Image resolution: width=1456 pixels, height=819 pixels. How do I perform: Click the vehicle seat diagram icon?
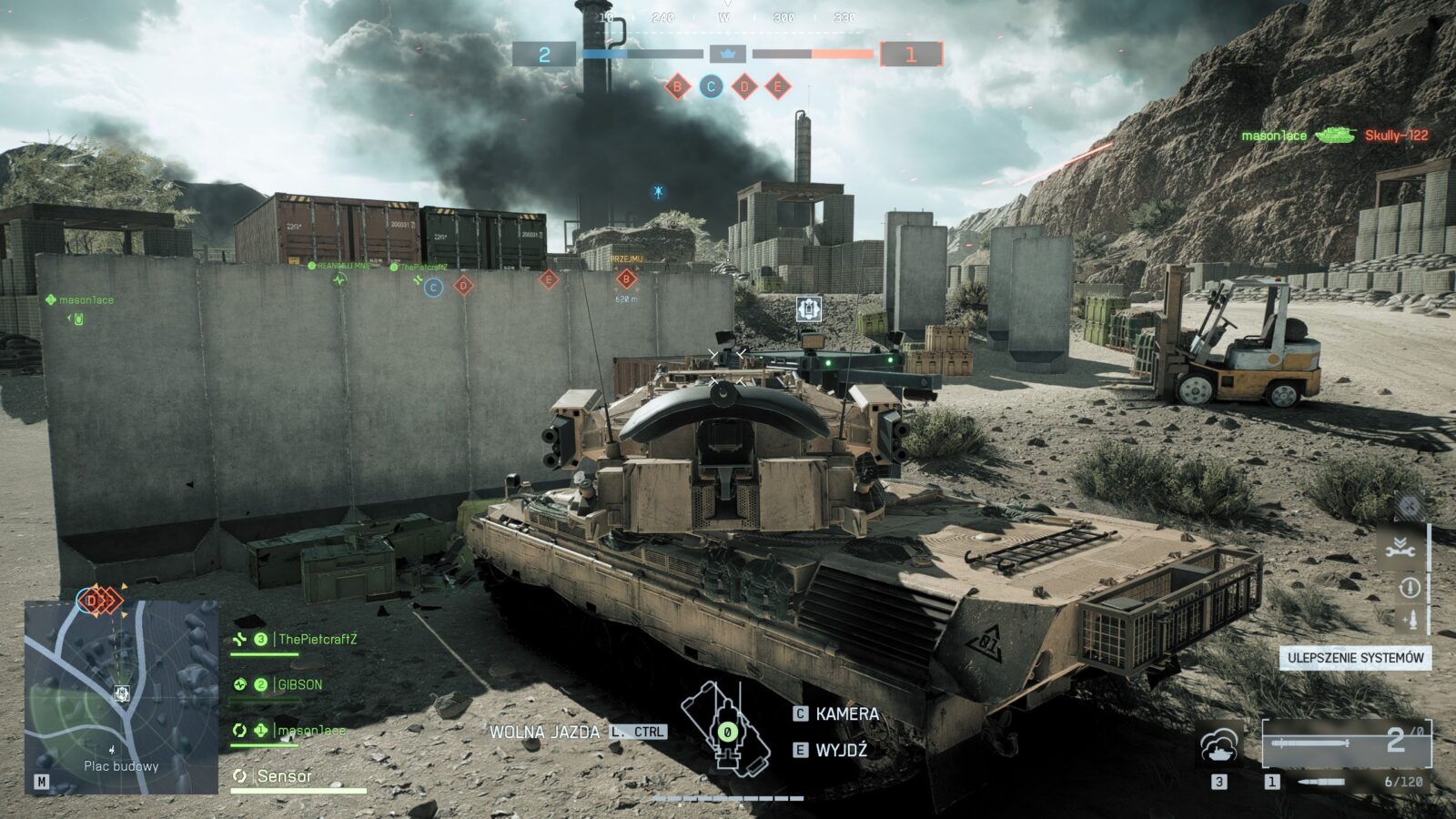click(725, 728)
